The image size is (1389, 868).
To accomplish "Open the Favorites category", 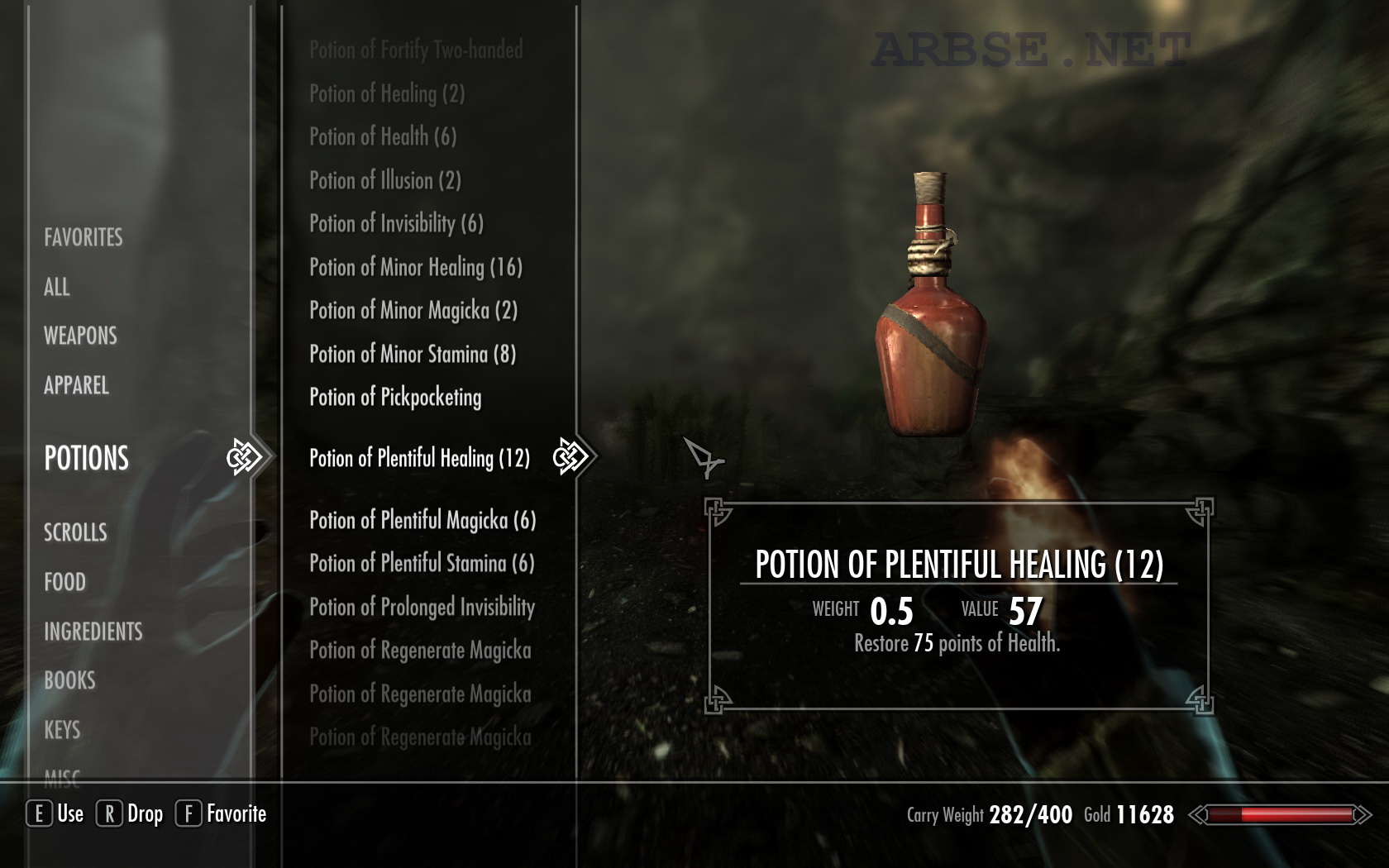I will click(83, 237).
